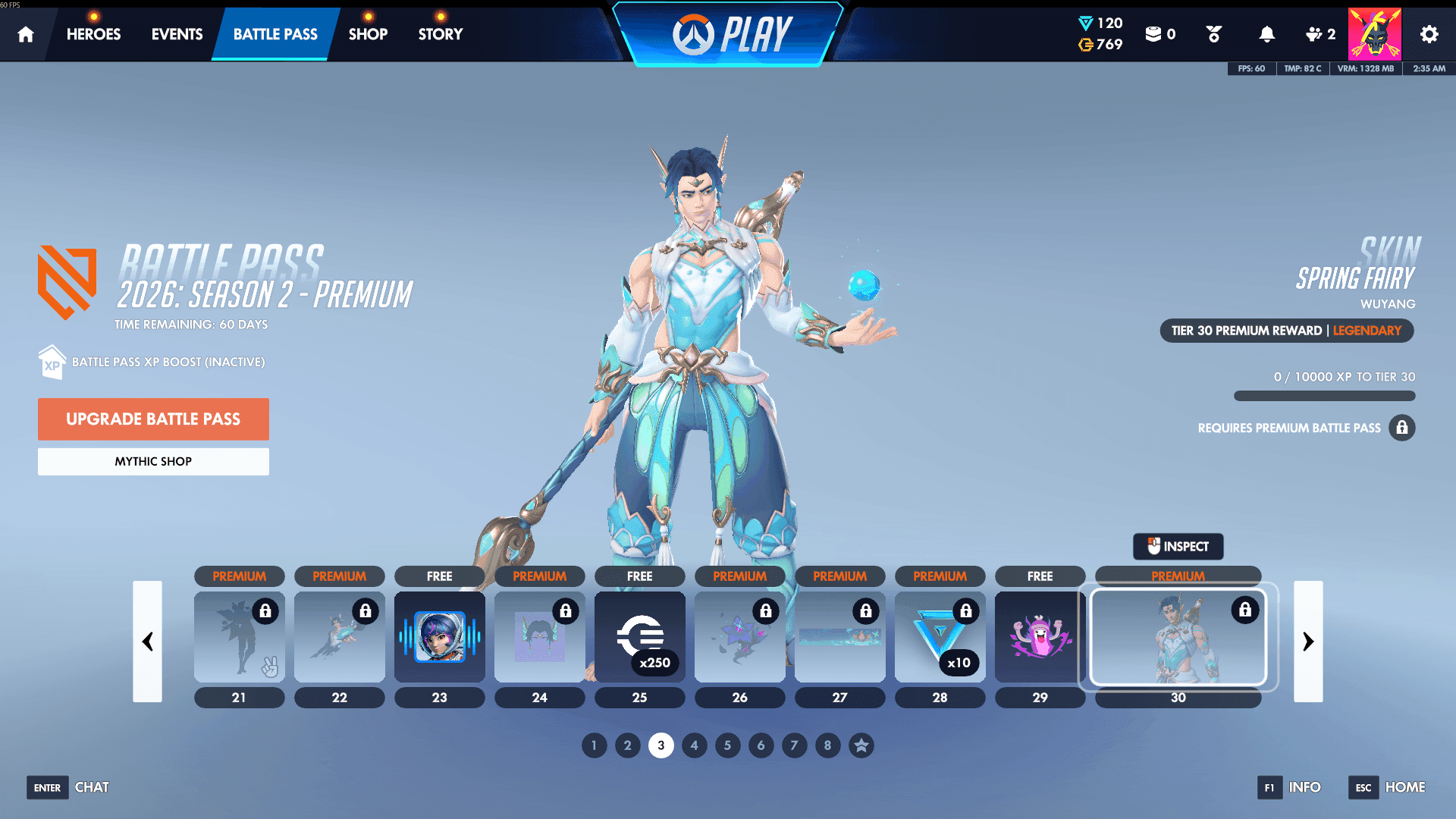This screenshot has height=819, width=1456.
Task: Open the Shop tab
Action: click(368, 33)
